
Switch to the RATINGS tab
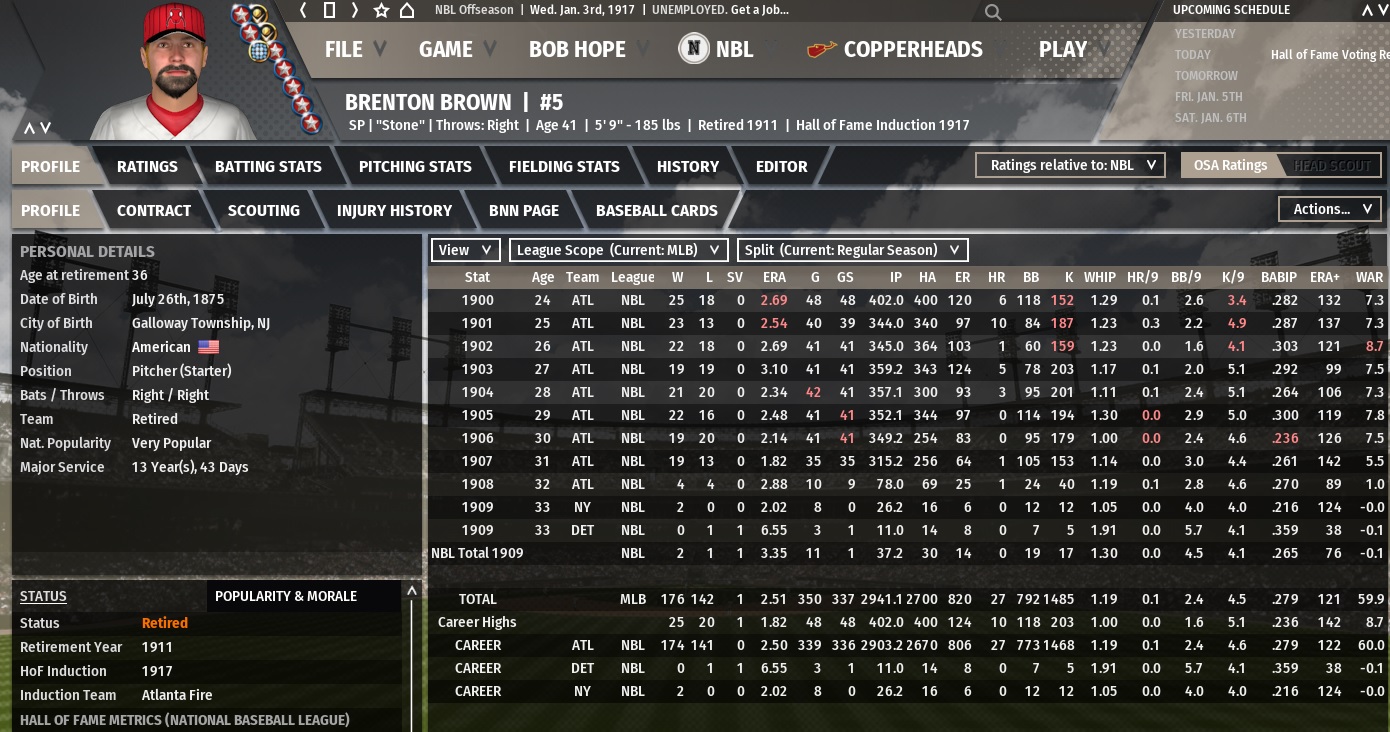point(147,167)
